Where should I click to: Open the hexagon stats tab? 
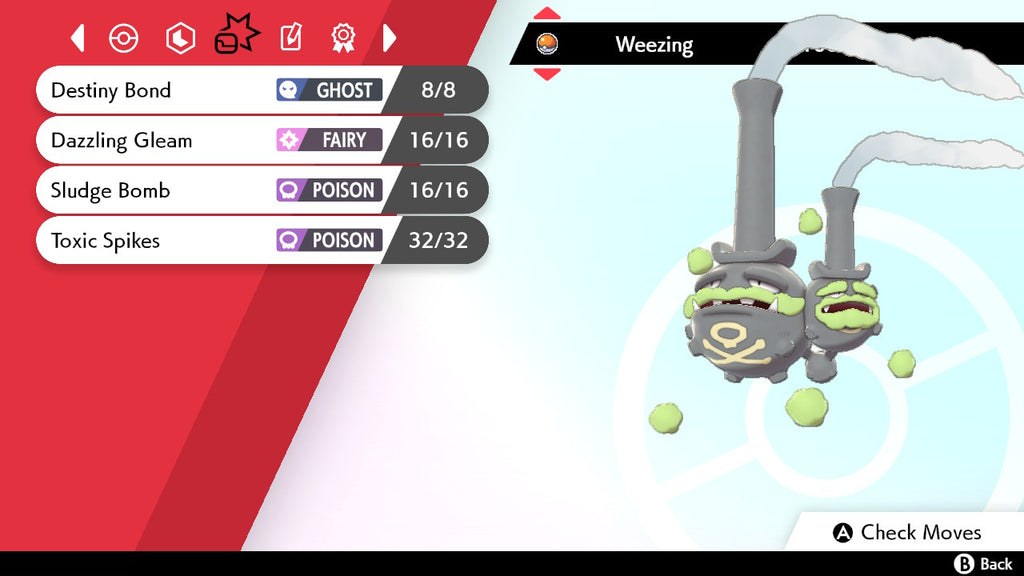click(180, 38)
